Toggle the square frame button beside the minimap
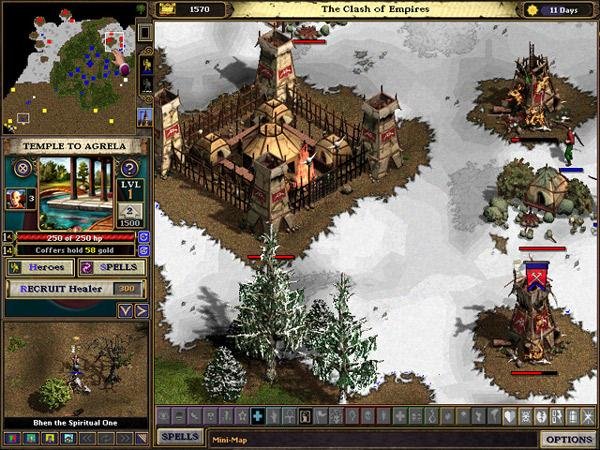The image size is (600, 450). click(144, 32)
